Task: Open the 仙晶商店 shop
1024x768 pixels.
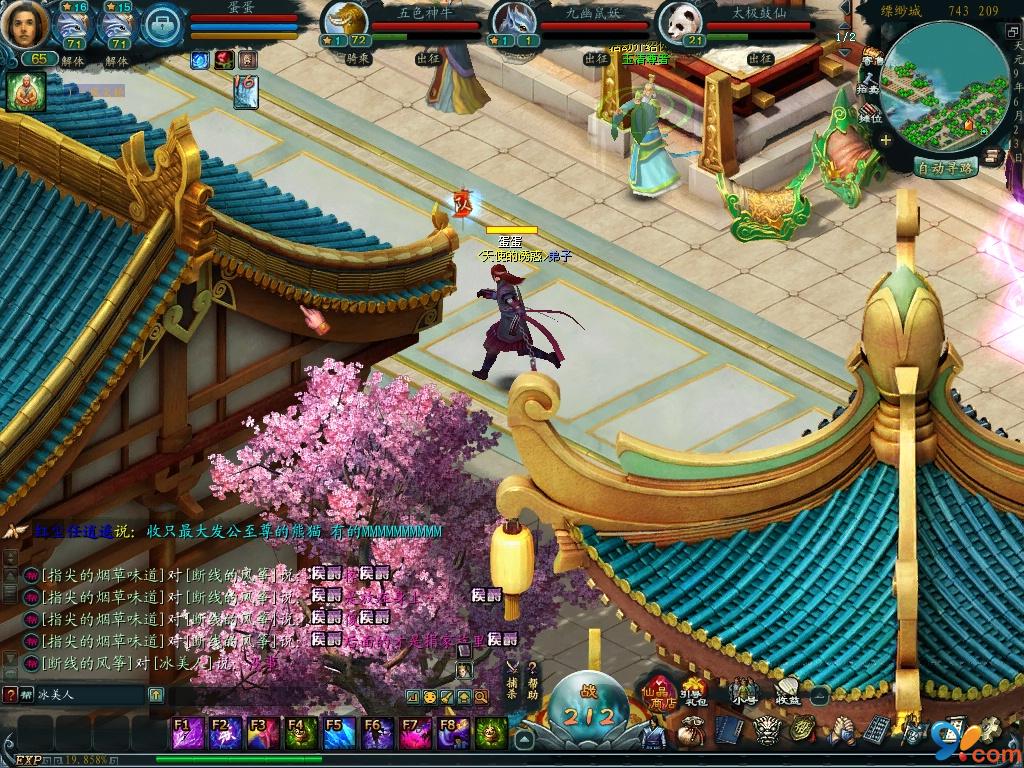Action: coord(660,692)
